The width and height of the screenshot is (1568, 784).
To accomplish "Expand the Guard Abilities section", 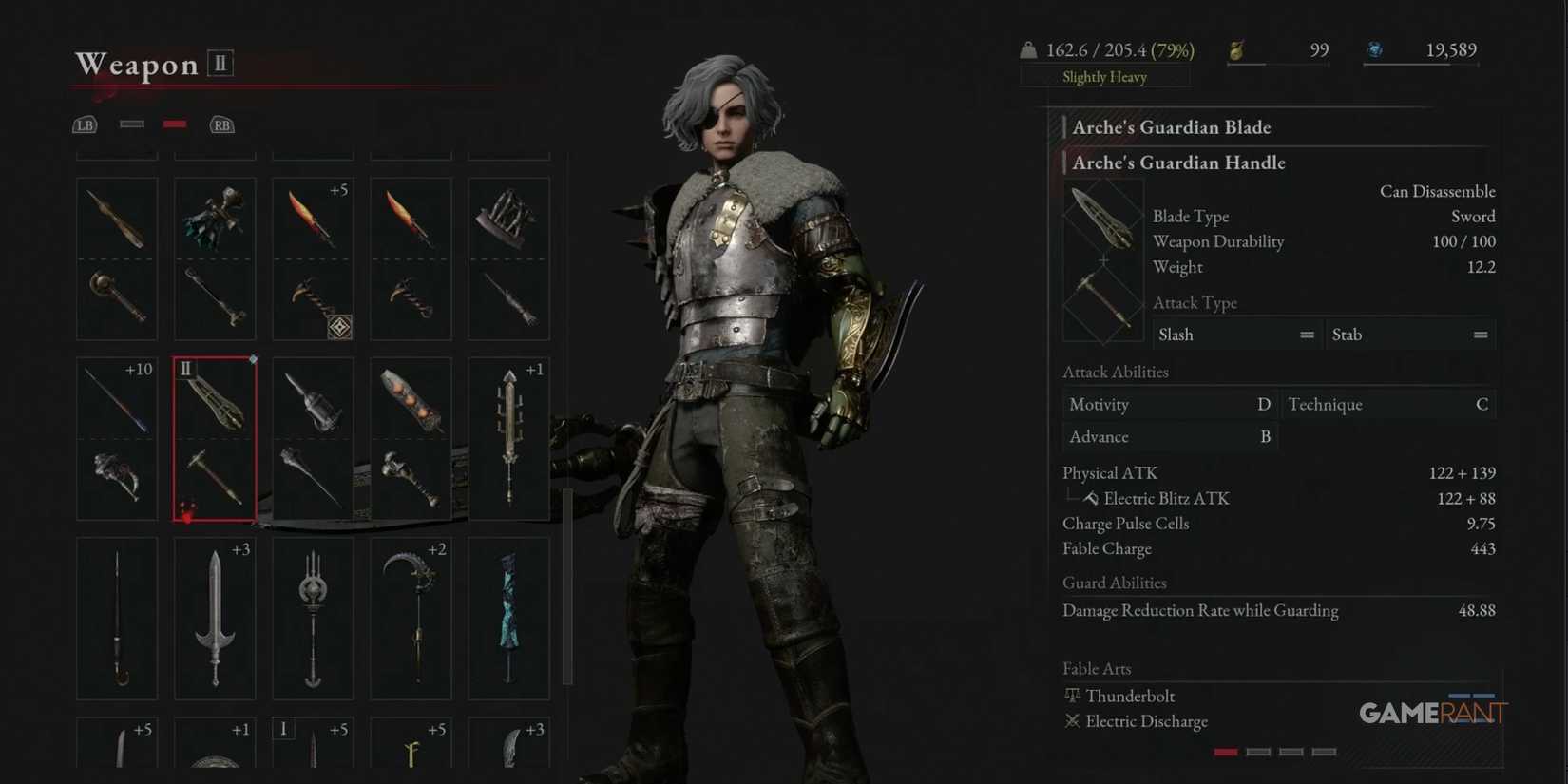I will pyautogui.click(x=1114, y=583).
